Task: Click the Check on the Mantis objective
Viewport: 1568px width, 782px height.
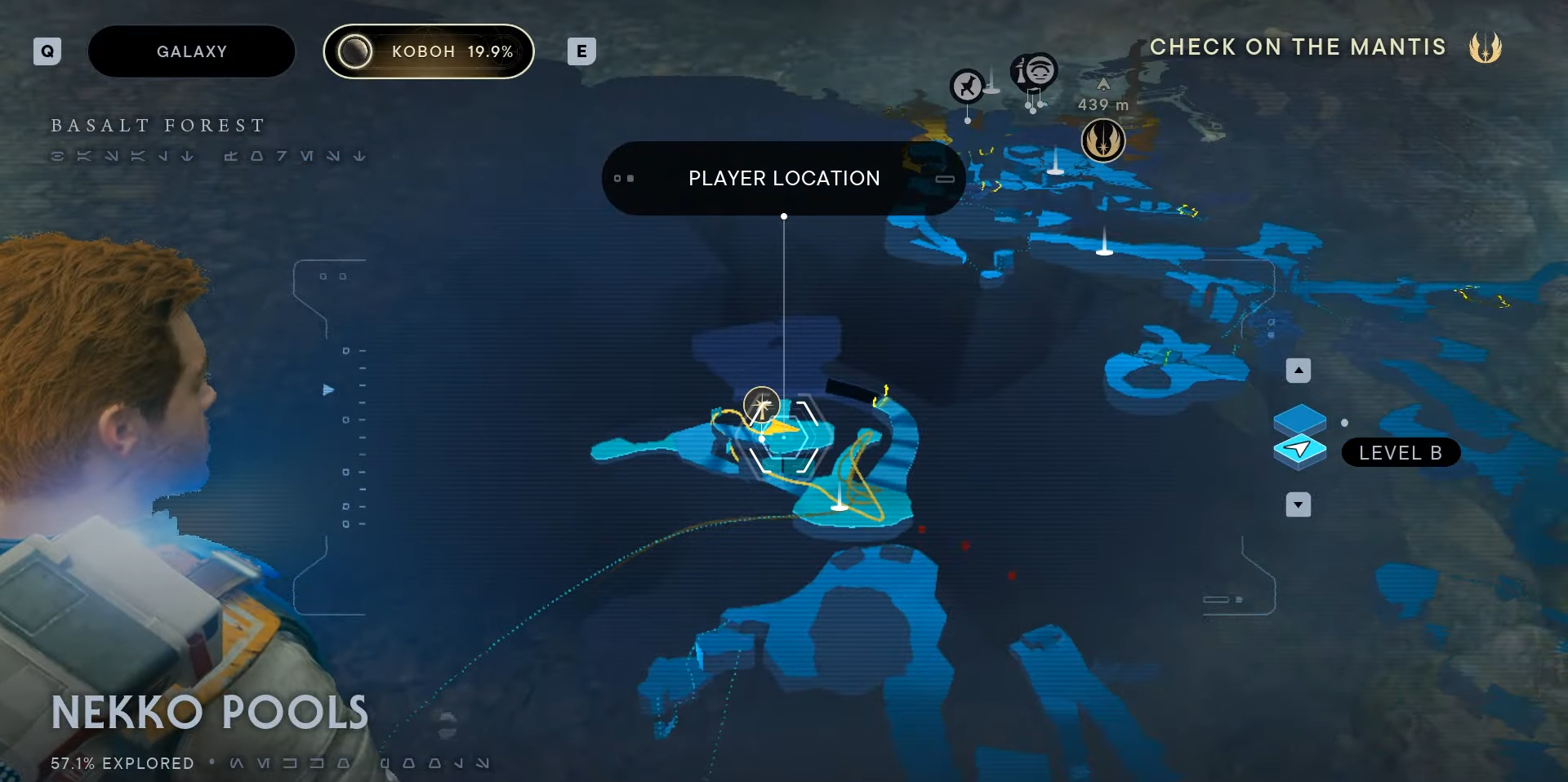Action: (1298, 47)
